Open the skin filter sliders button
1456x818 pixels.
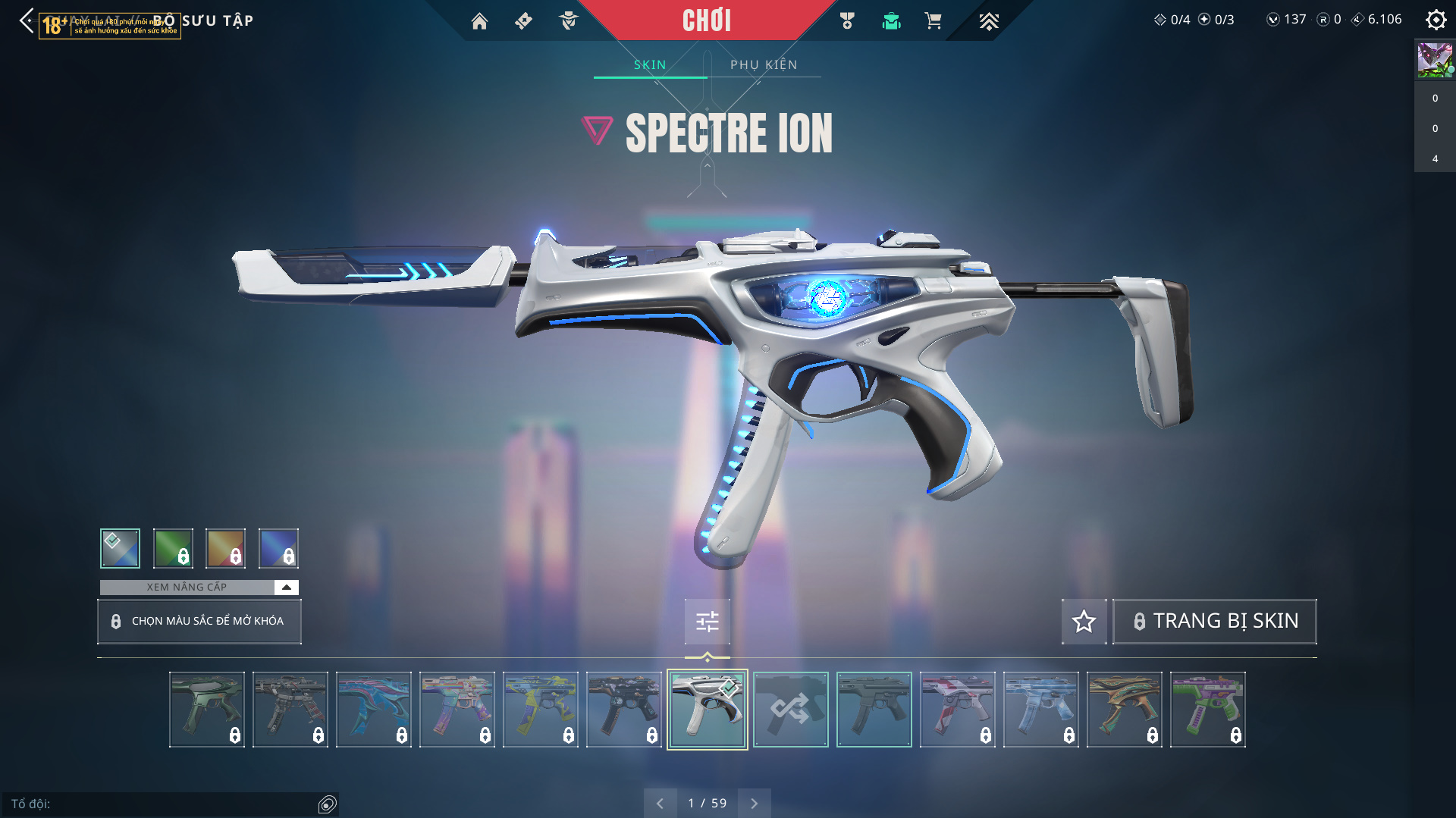point(707,622)
